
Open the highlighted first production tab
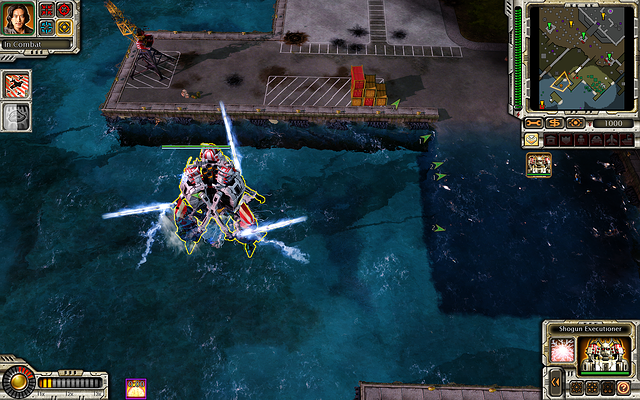coord(531,140)
